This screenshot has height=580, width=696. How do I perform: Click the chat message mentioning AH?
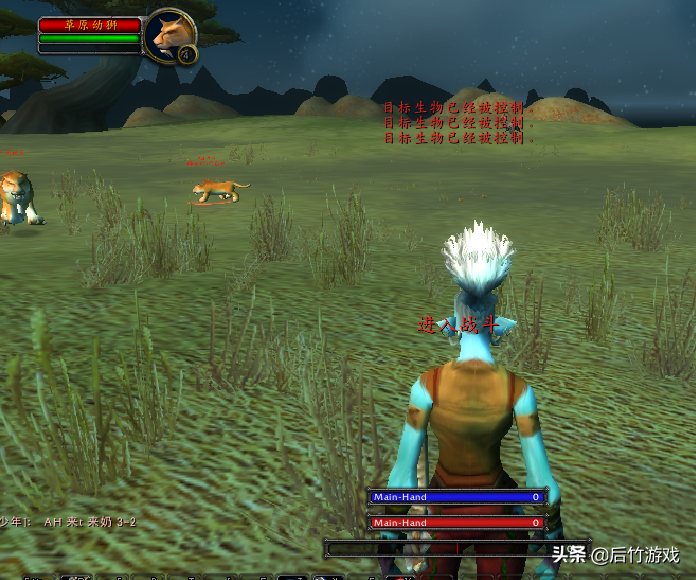70,522
